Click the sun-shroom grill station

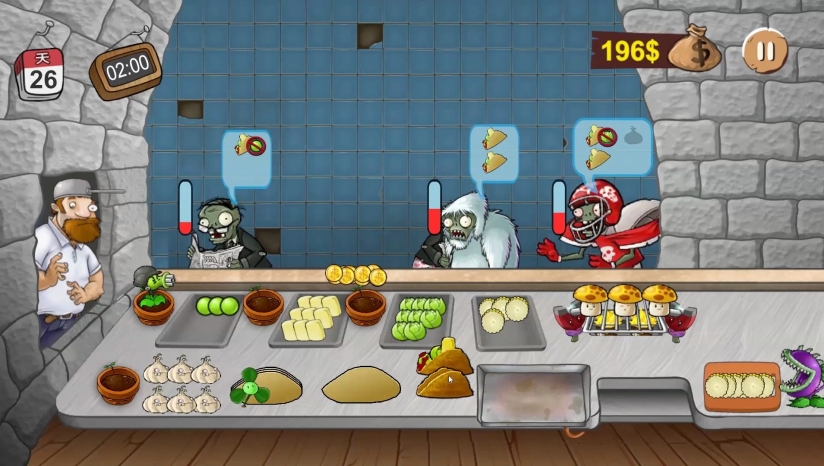(626, 311)
